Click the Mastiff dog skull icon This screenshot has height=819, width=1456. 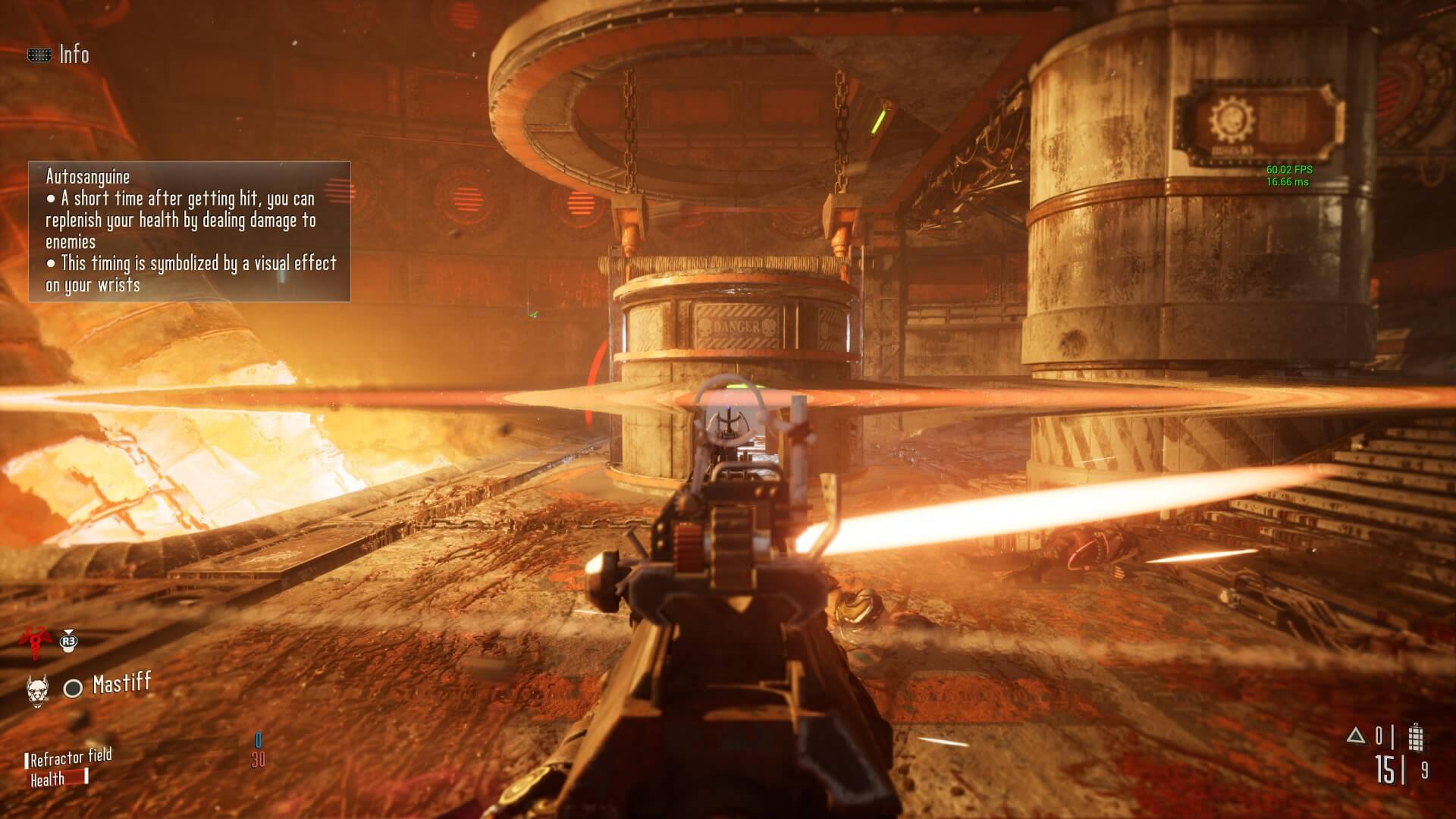point(36,688)
